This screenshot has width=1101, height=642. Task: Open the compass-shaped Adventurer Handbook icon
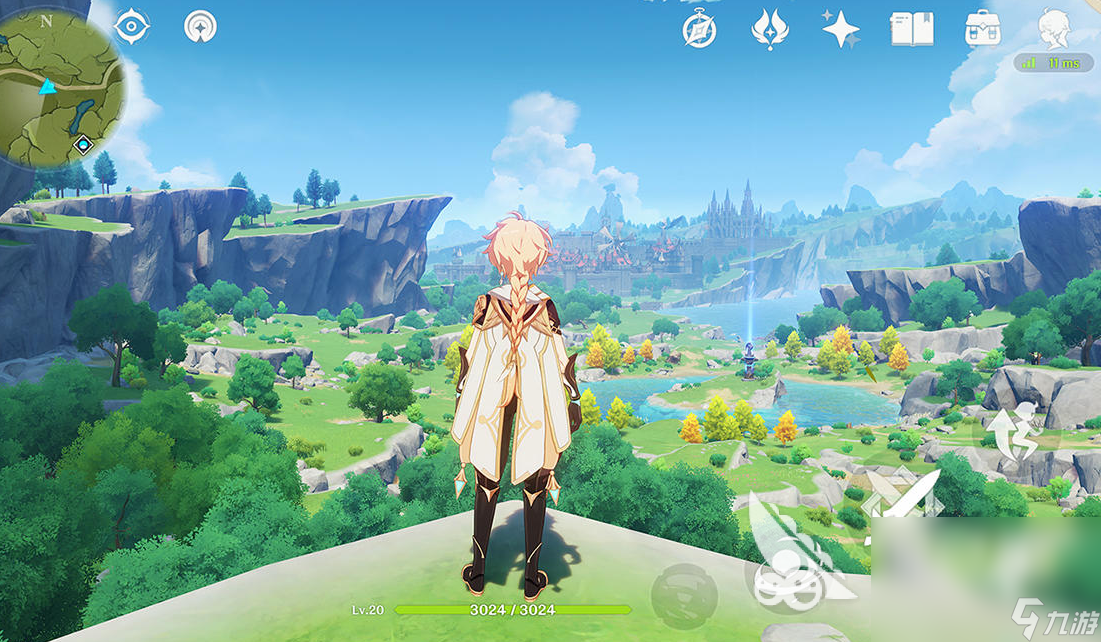(x=699, y=29)
